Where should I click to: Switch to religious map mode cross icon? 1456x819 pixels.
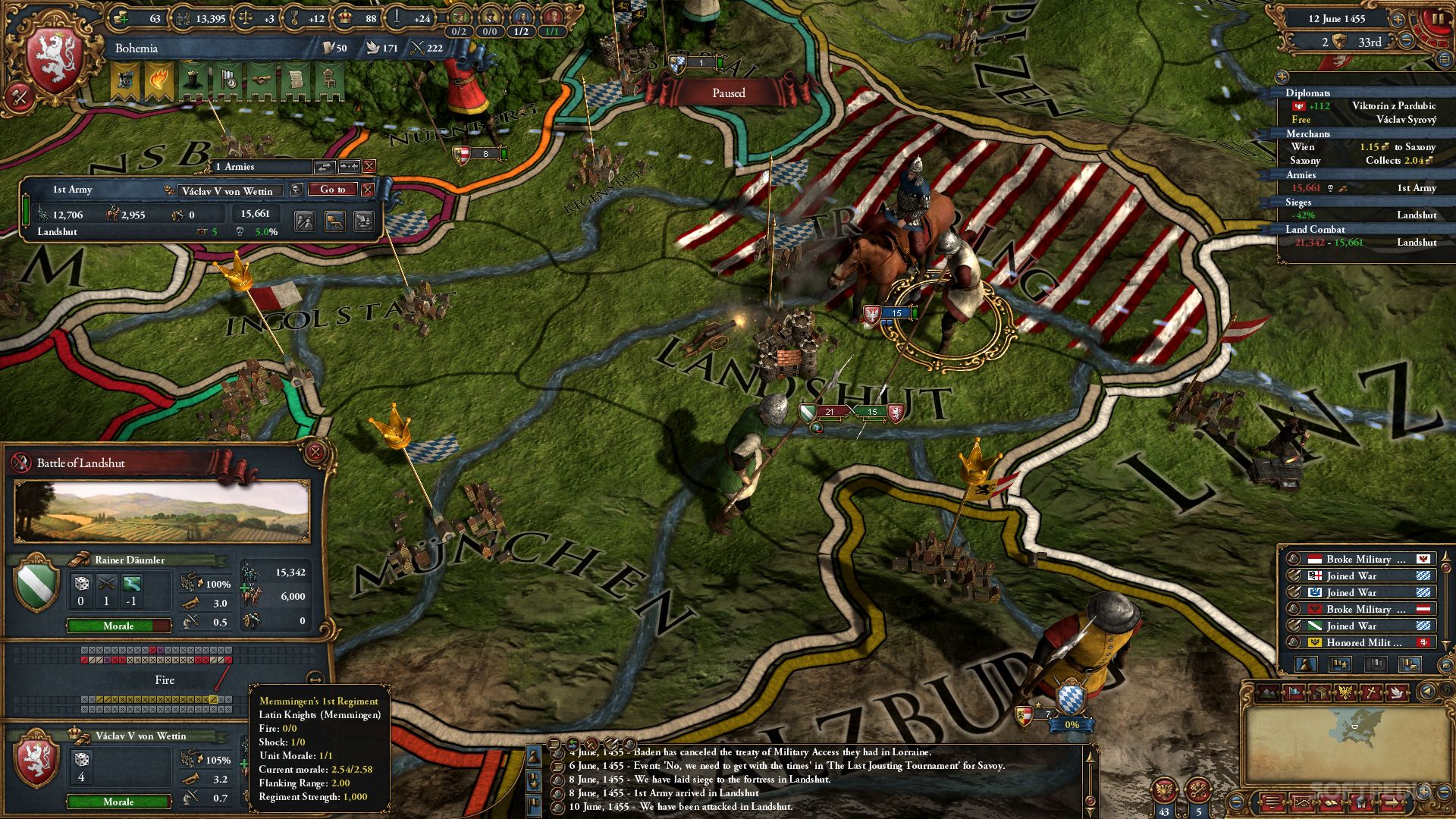click(1372, 692)
